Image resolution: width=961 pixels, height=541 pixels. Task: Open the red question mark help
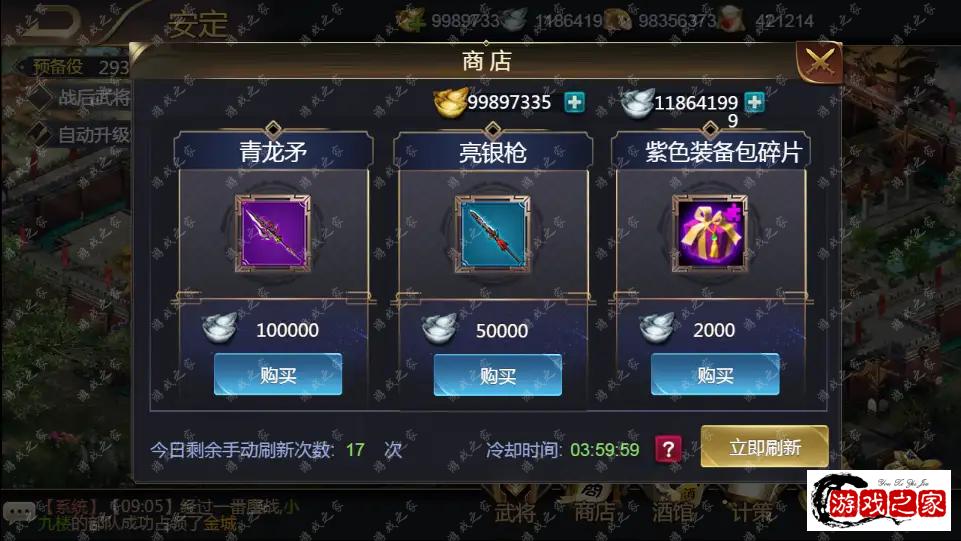coord(668,449)
